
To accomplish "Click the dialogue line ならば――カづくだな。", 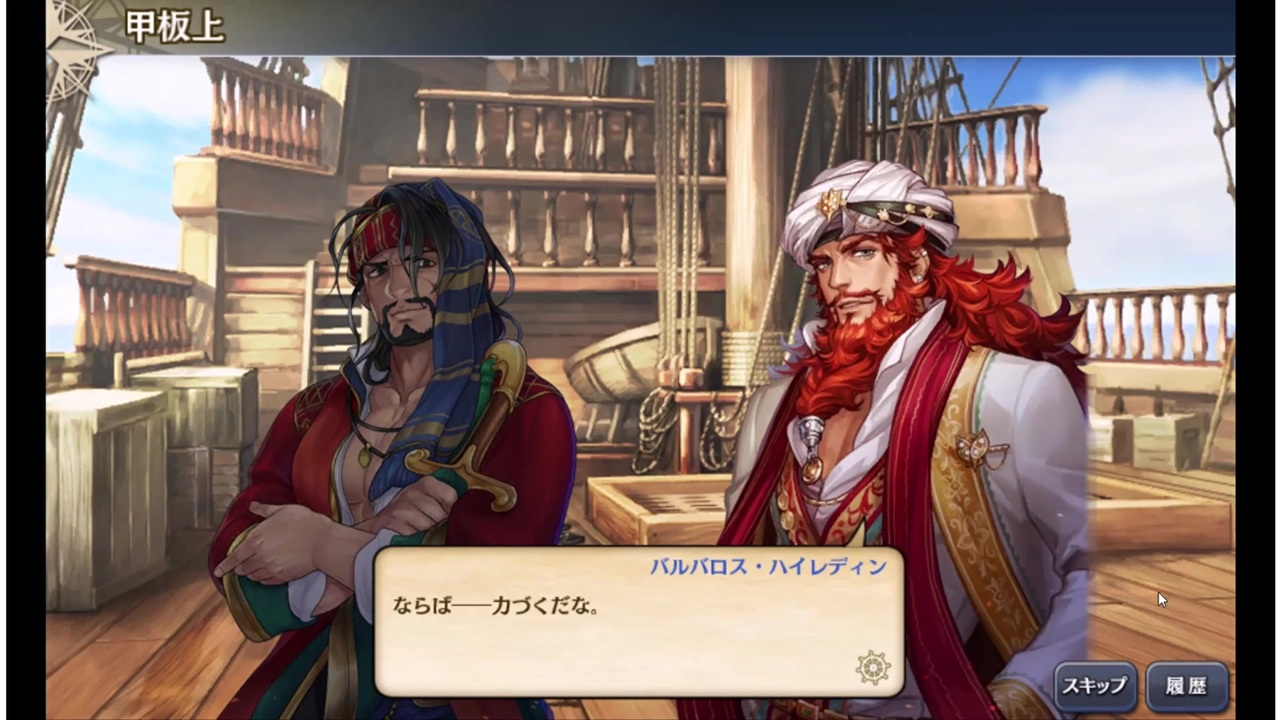I will click(x=495, y=605).
